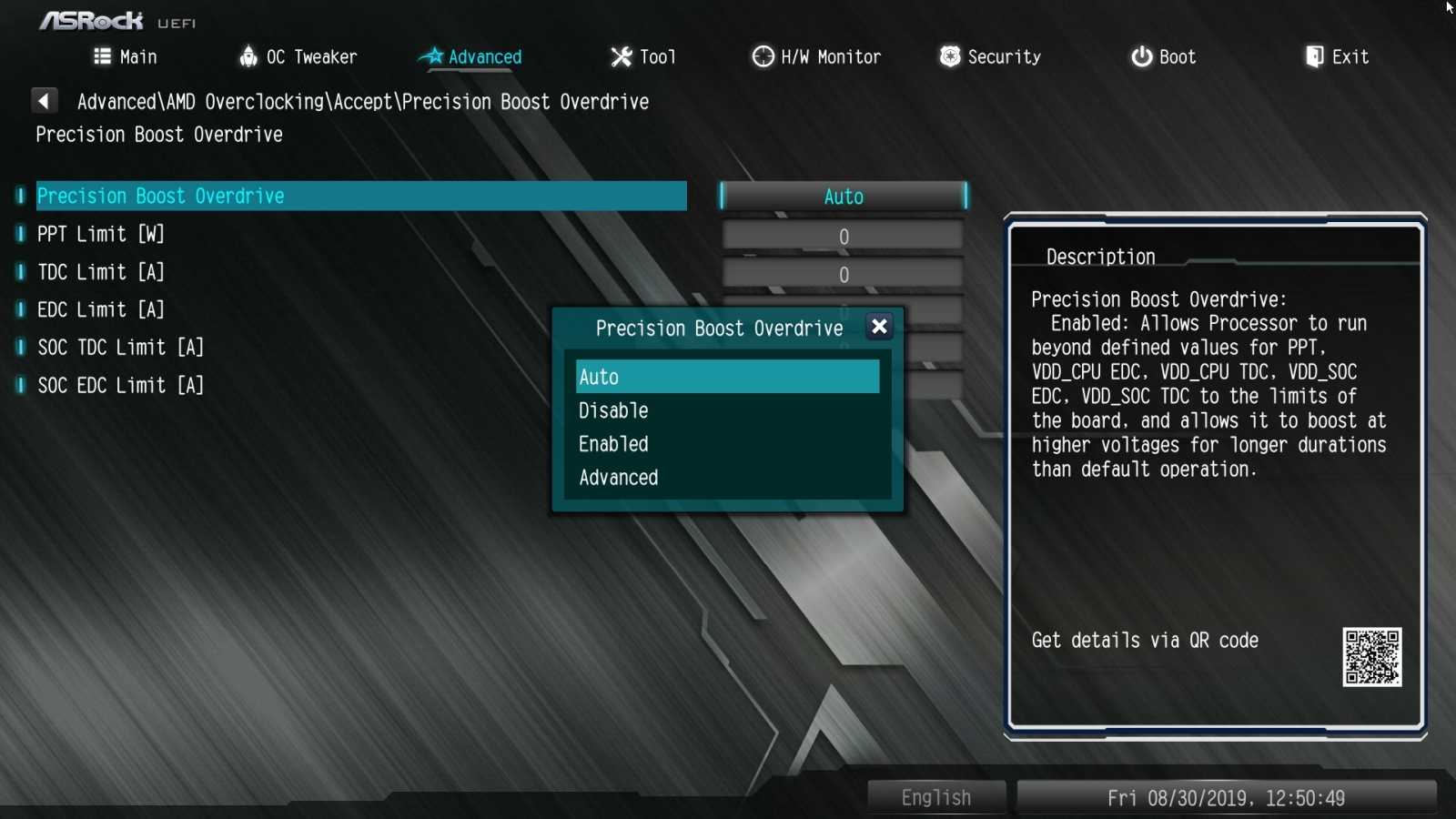This screenshot has height=819, width=1456.
Task: Open the Main tab
Action: (x=126, y=57)
